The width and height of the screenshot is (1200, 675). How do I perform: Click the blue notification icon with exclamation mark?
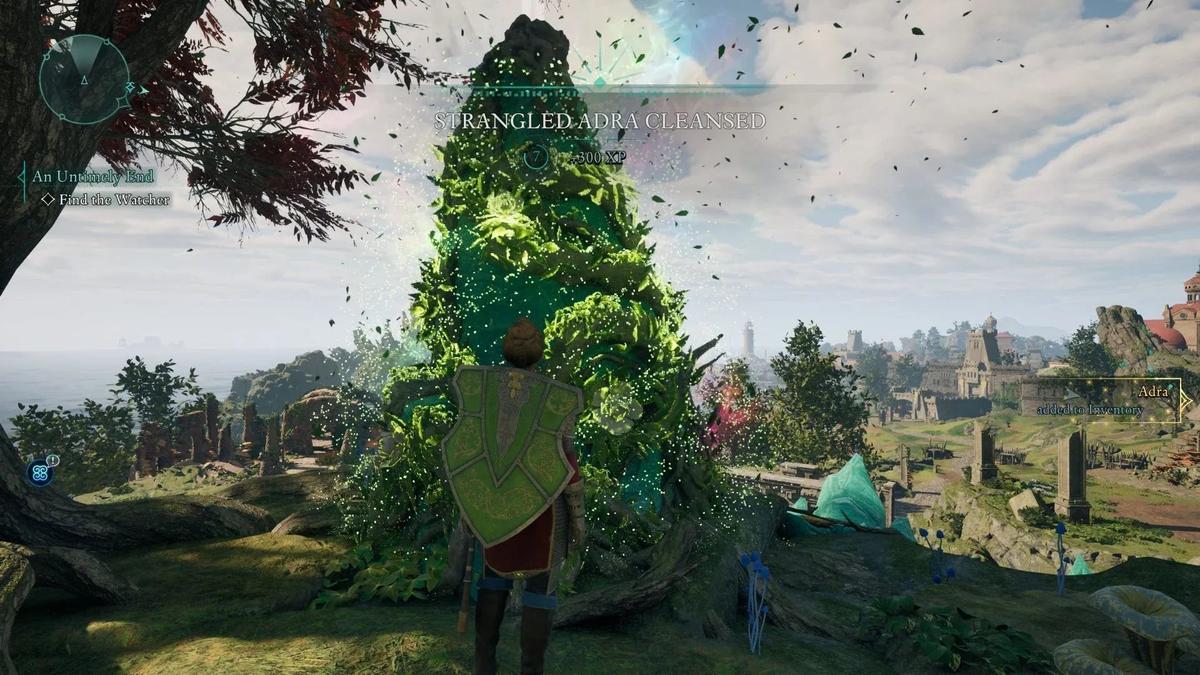pyautogui.click(x=42, y=471)
